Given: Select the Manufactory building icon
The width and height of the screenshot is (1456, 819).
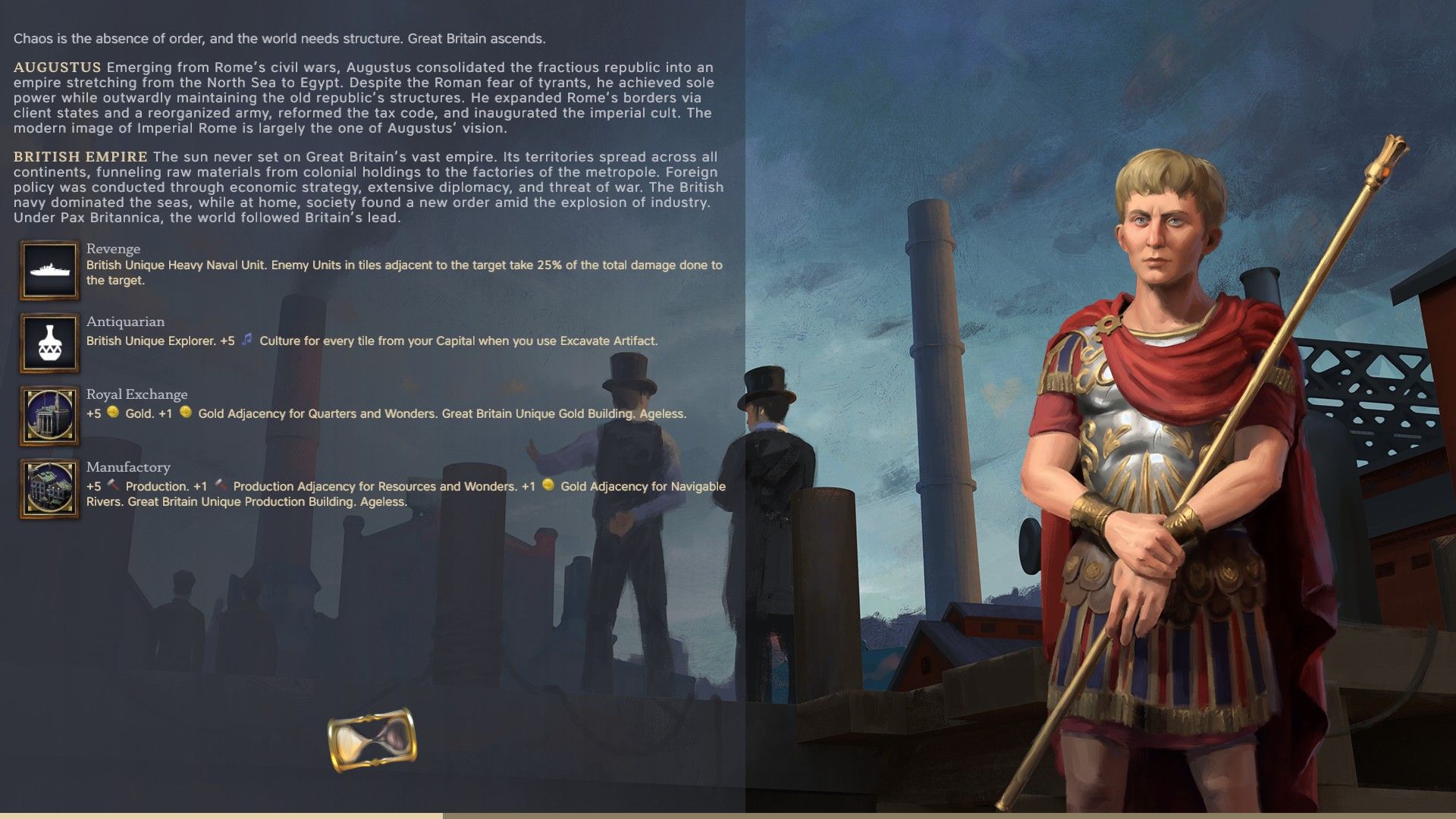Looking at the screenshot, I should click(x=49, y=488).
